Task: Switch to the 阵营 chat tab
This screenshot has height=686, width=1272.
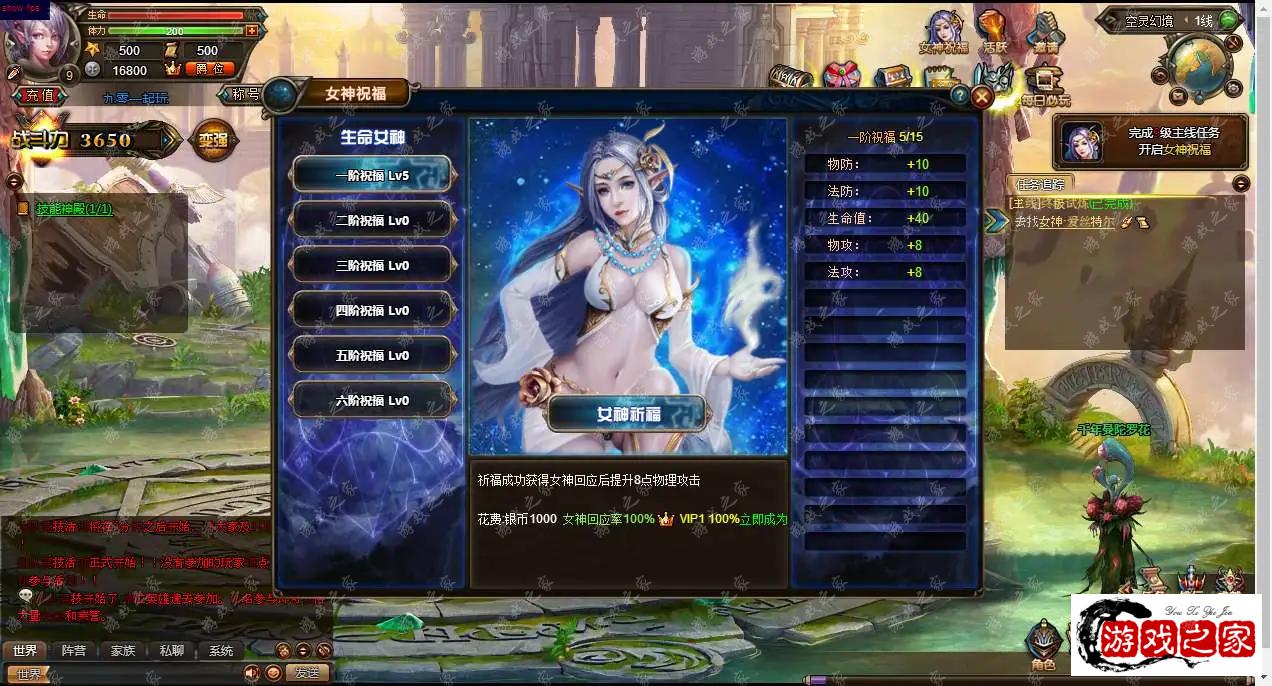Action: (x=73, y=650)
